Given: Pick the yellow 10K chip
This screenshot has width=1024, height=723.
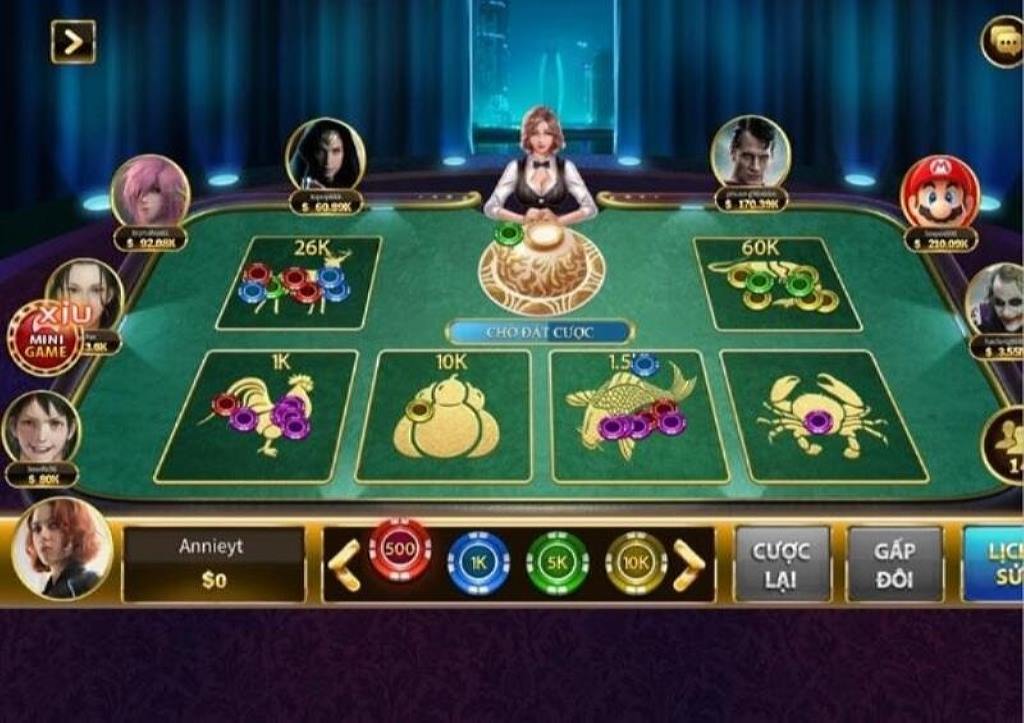Looking at the screenshot, I should click(x=636, y=563).
